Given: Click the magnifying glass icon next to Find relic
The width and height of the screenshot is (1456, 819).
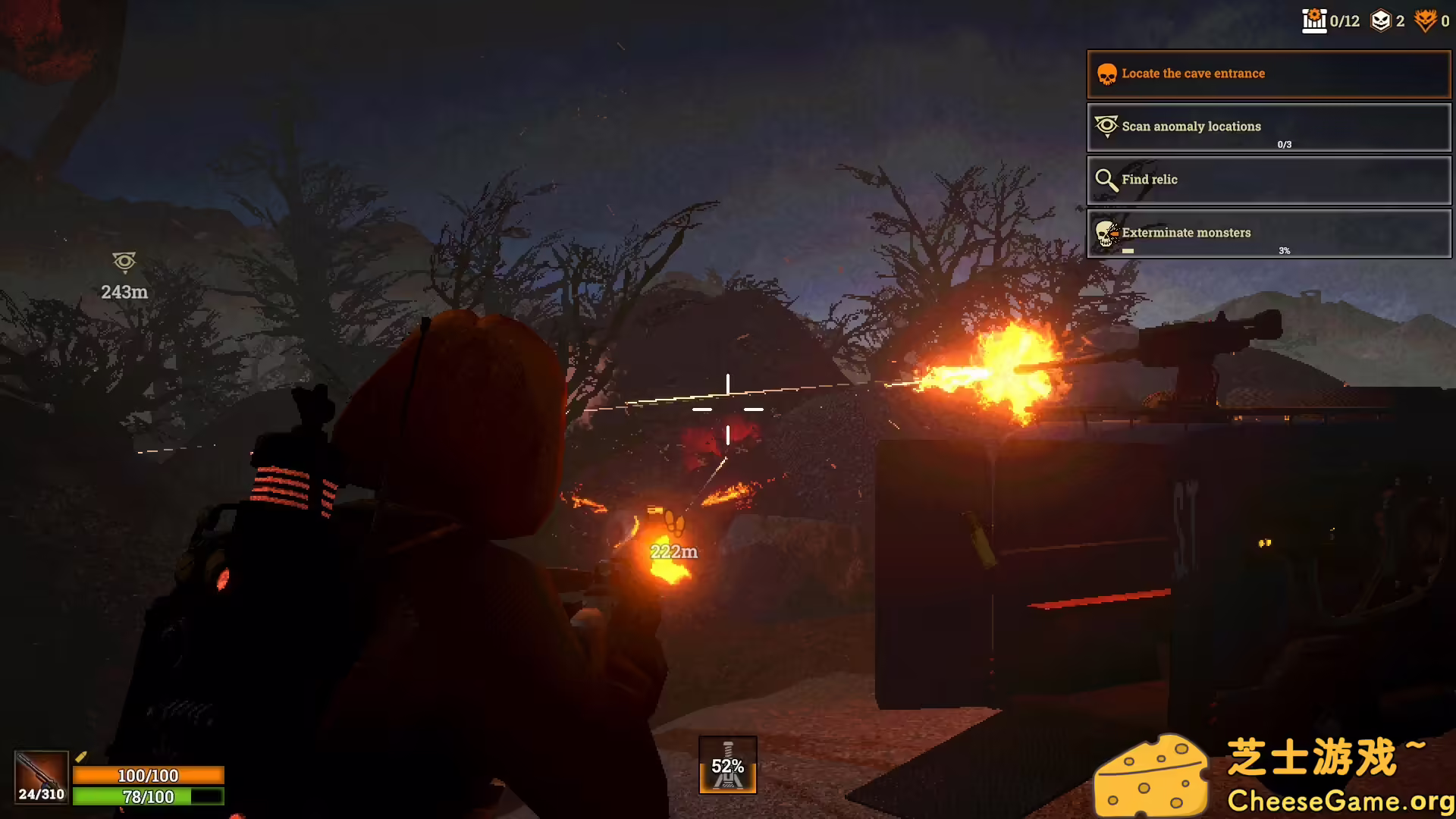Looking at the screenshot, I should [1106, 180].
